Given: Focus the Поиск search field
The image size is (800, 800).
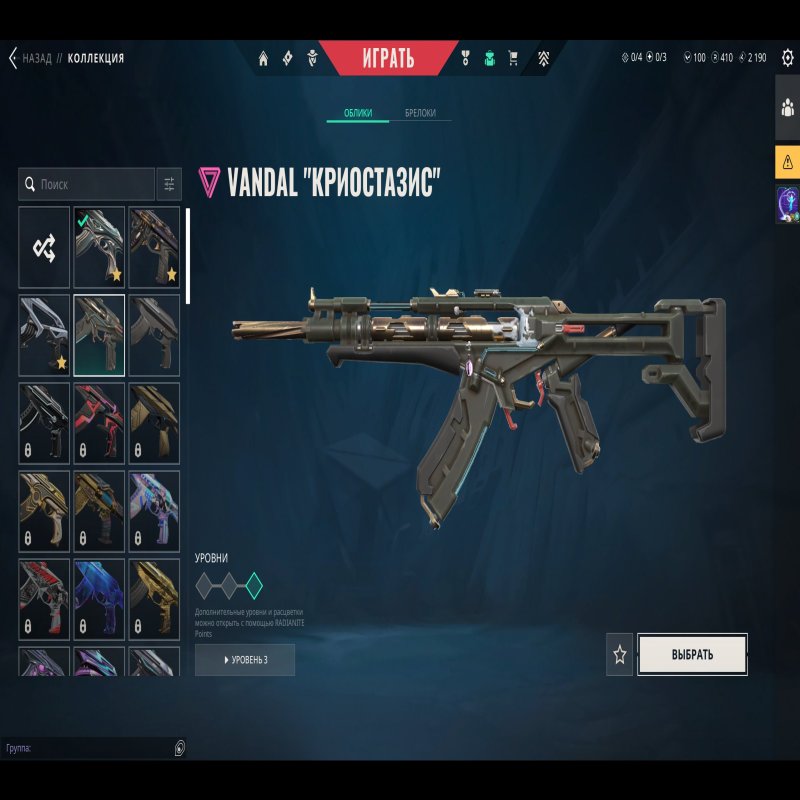Looking at the screenshot, I should [90, 185].
